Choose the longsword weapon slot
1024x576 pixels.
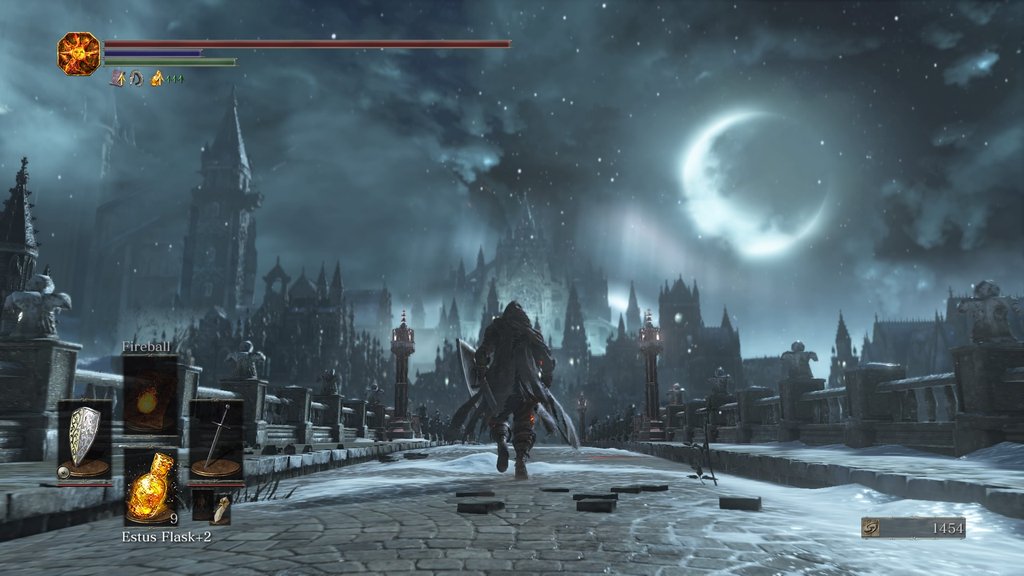coord(216,438)
